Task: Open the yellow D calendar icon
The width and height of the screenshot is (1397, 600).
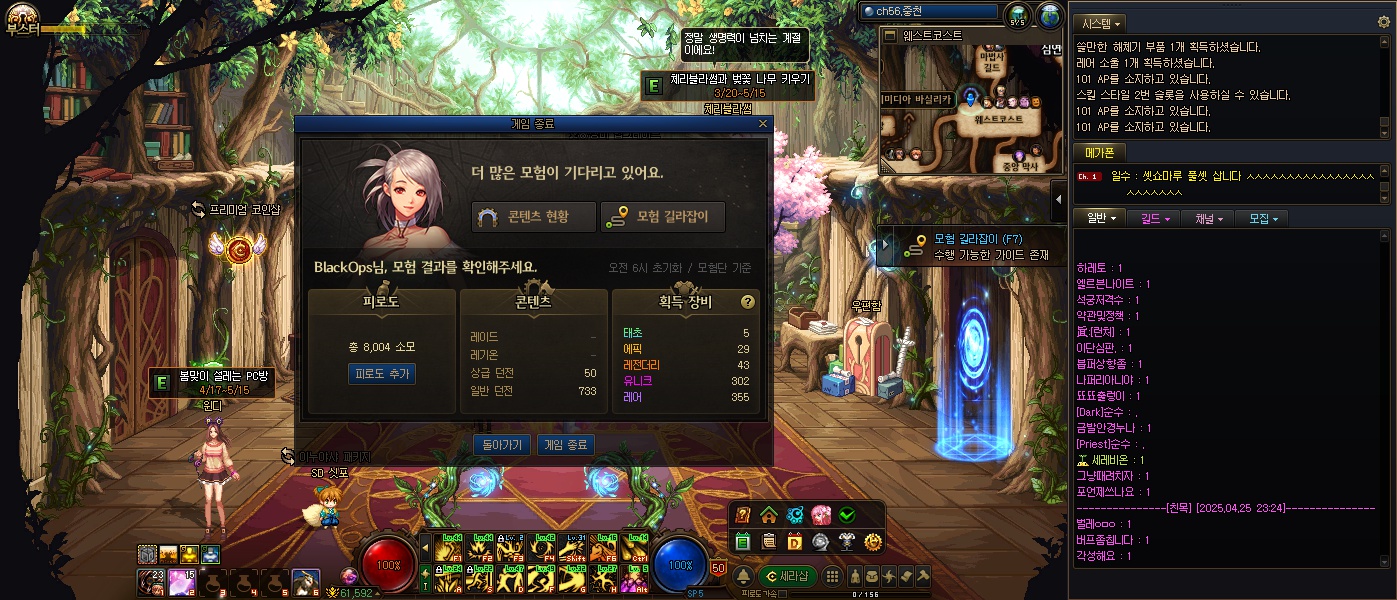Action: click(795, 541)
